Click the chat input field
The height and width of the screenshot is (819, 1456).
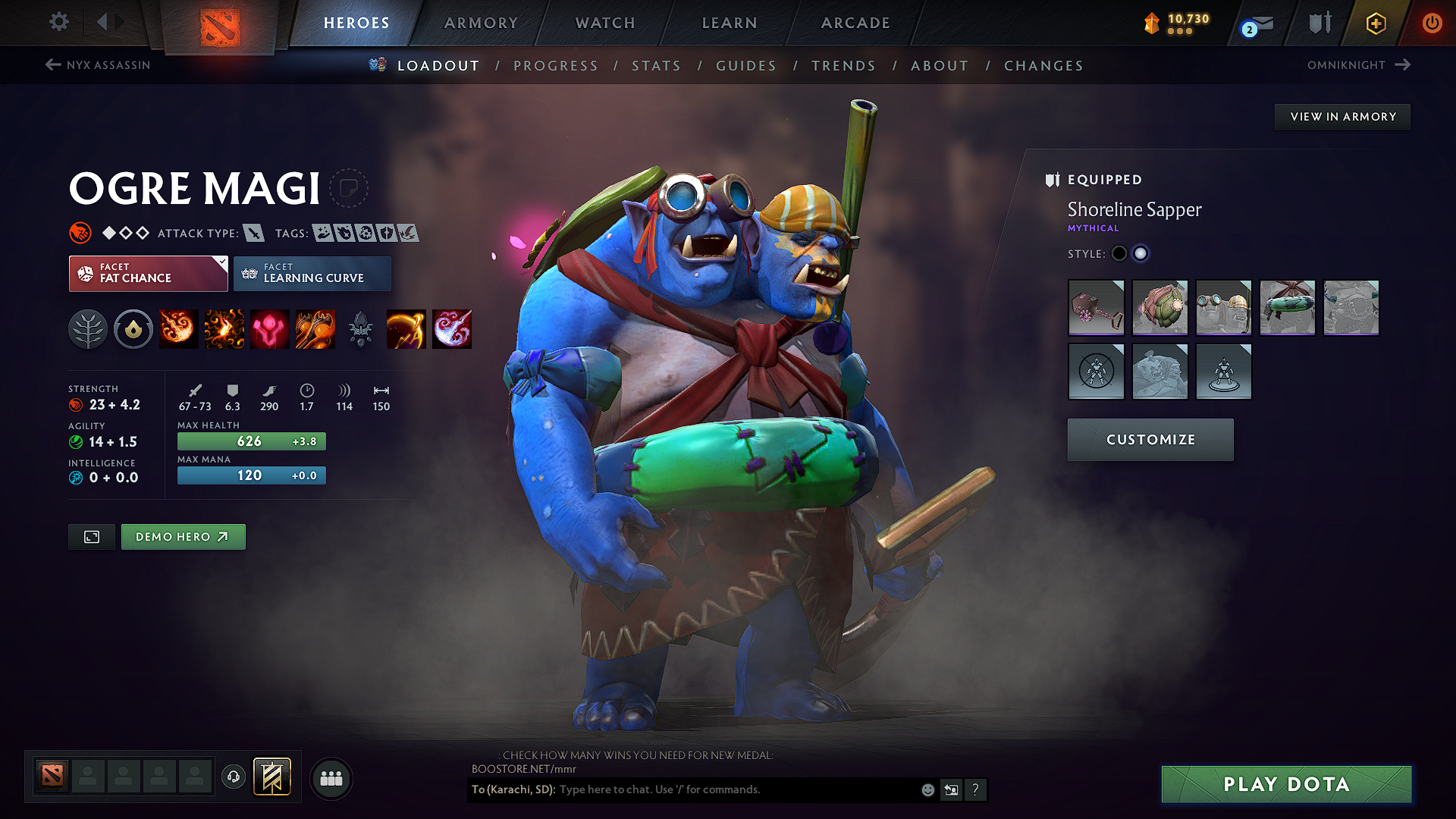[x=736, y=789]
